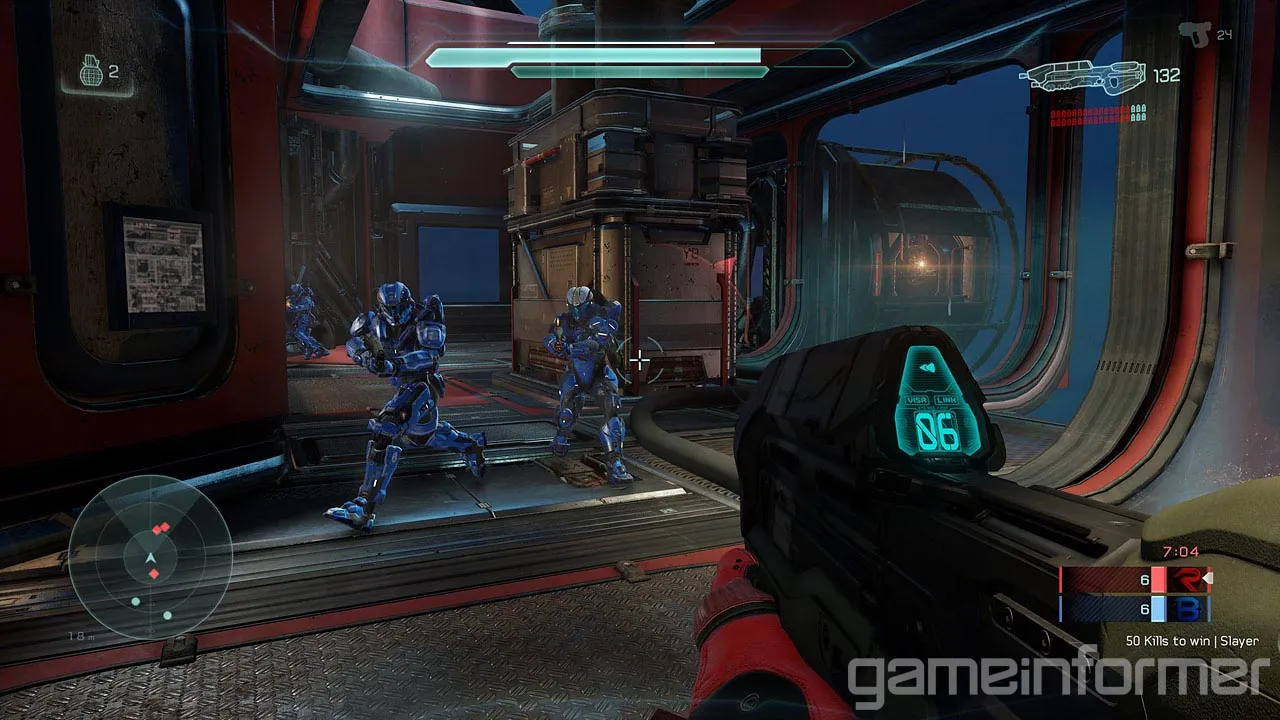
Task: Click the blue team emblem
Action: click(x=1190, y=609)
